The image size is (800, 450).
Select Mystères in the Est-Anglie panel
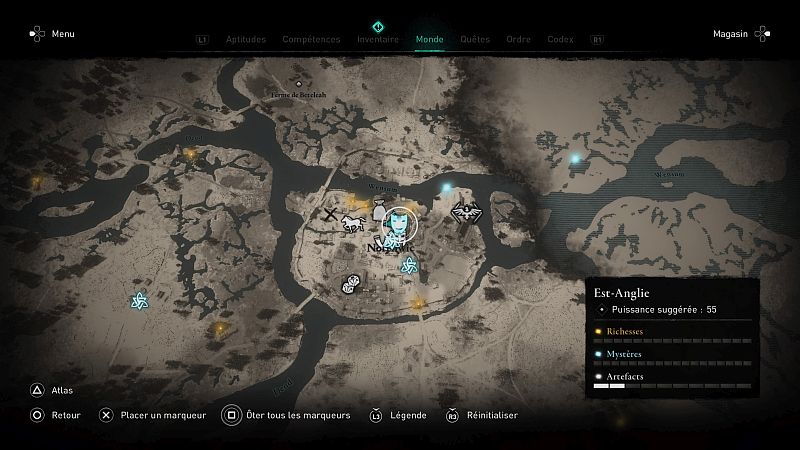pos(624,353)
